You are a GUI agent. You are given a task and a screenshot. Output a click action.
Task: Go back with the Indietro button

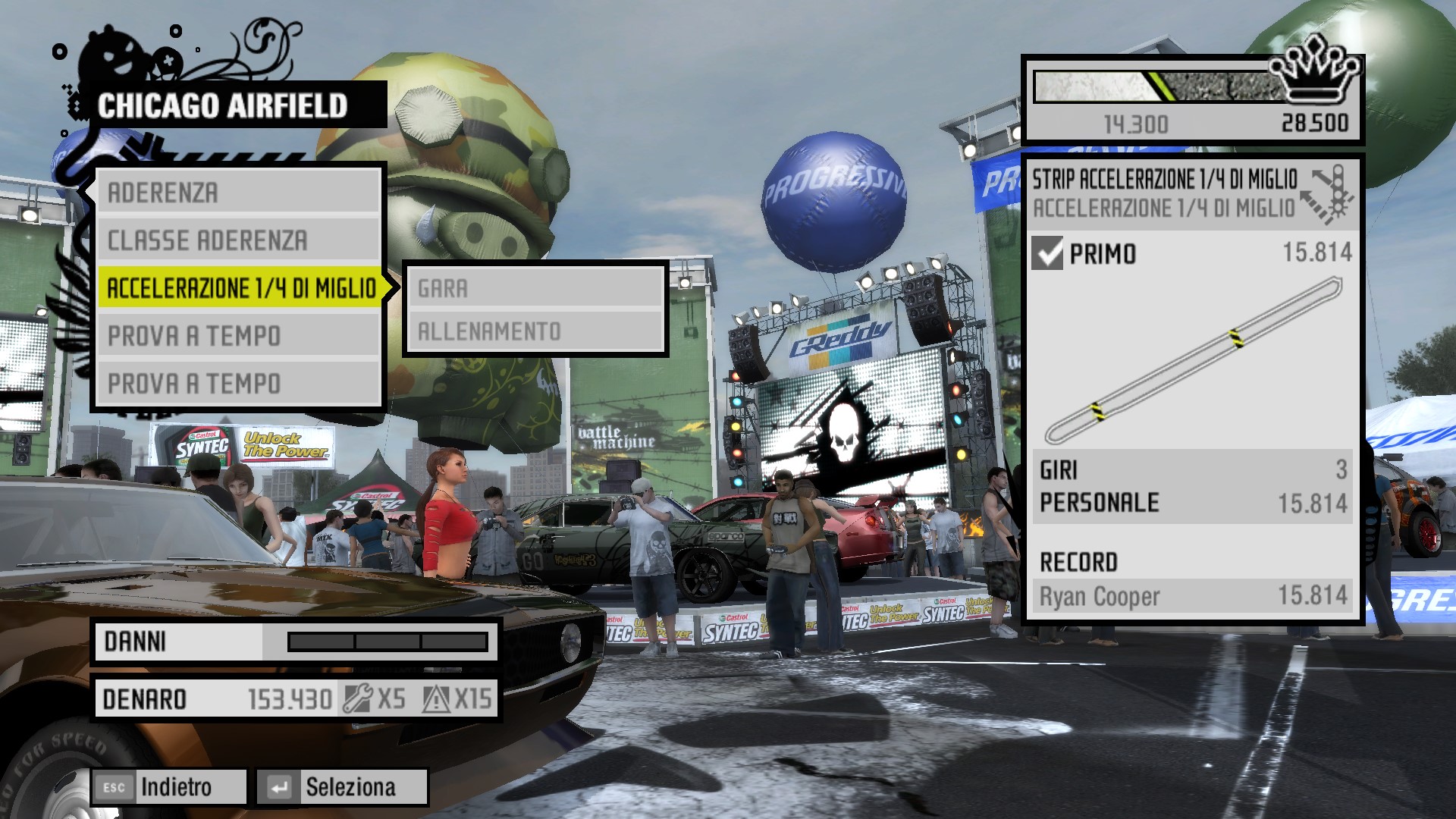tap(169, 787)
